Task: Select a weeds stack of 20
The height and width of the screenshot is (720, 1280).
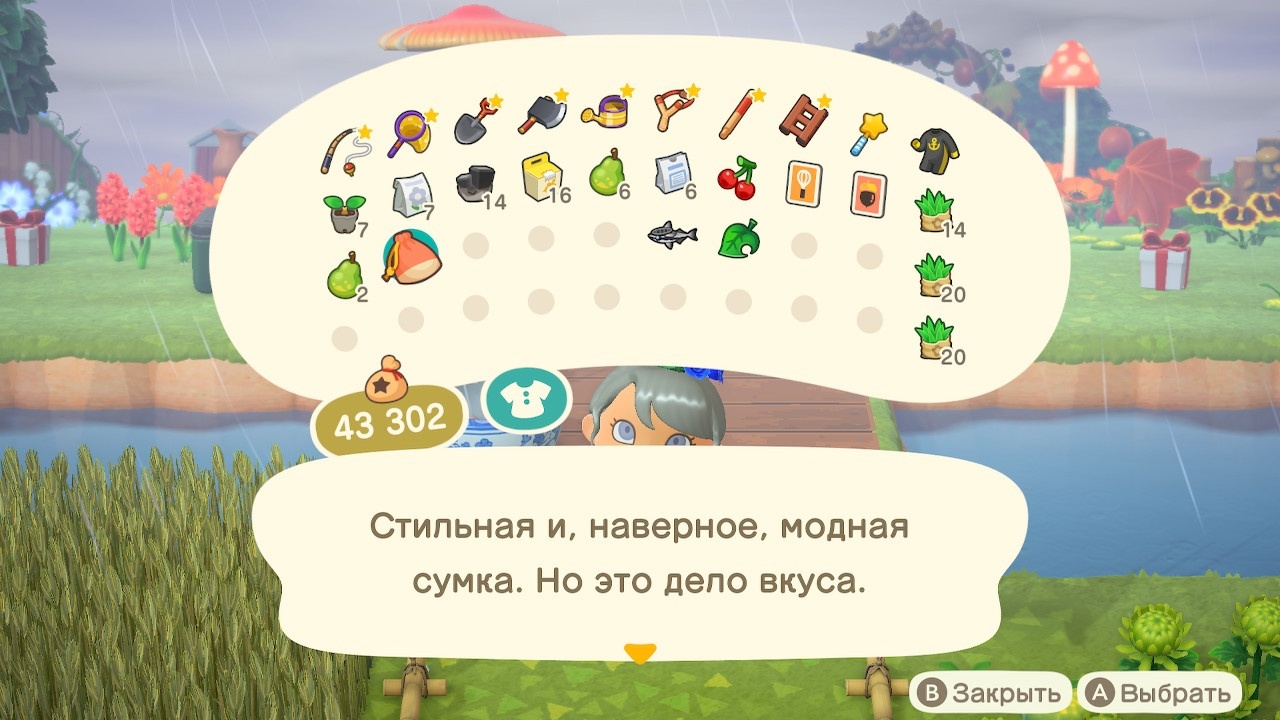Action: [x=935, y=275]
